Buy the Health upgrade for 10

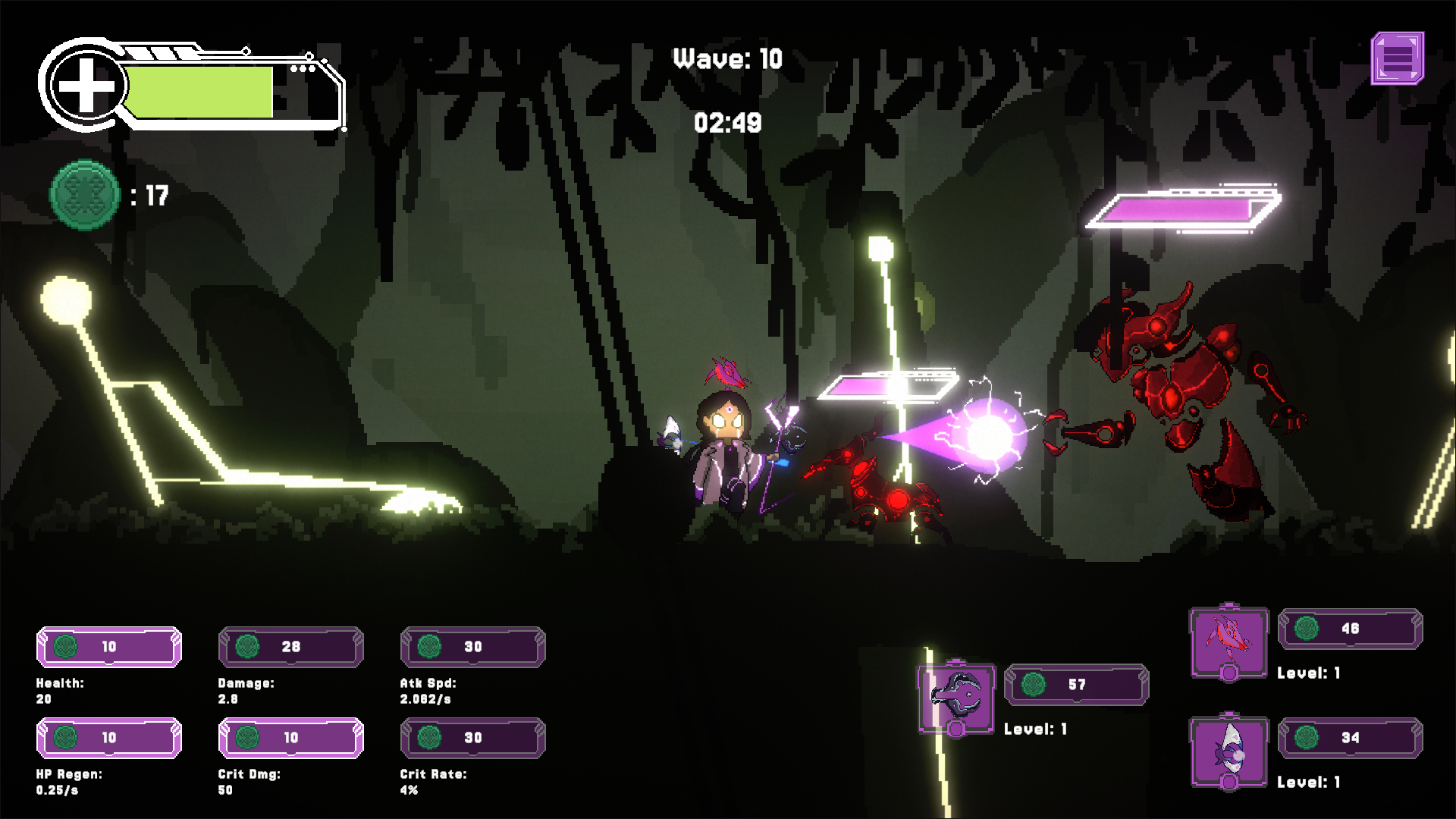tap(109, 647)
